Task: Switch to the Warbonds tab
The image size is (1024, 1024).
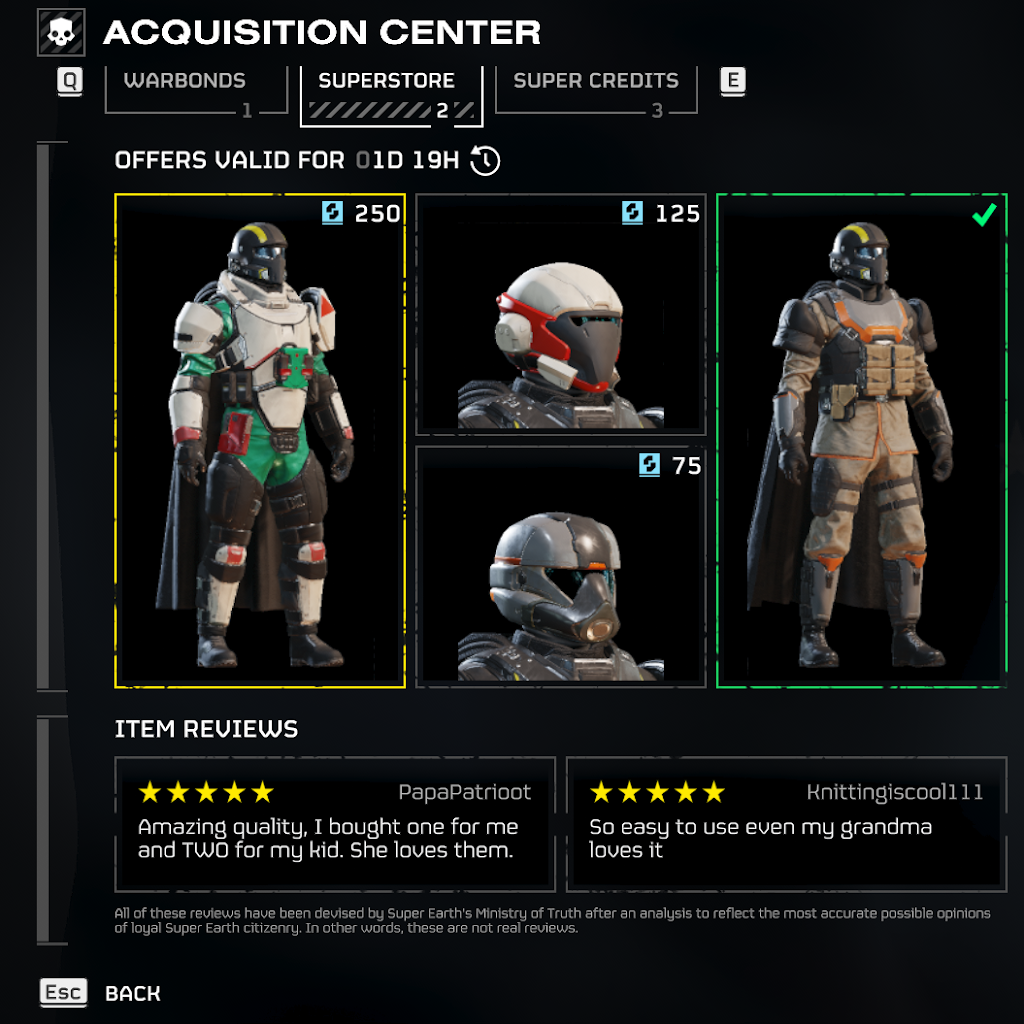Action: 185,90
